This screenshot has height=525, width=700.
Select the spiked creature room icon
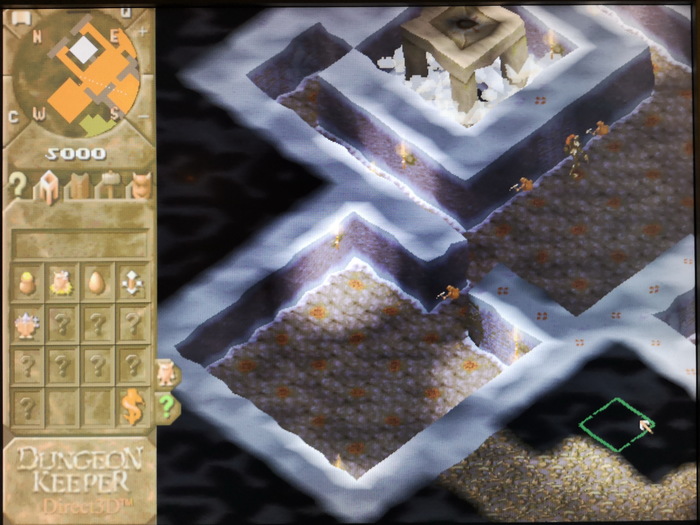(x=29, y=323)
